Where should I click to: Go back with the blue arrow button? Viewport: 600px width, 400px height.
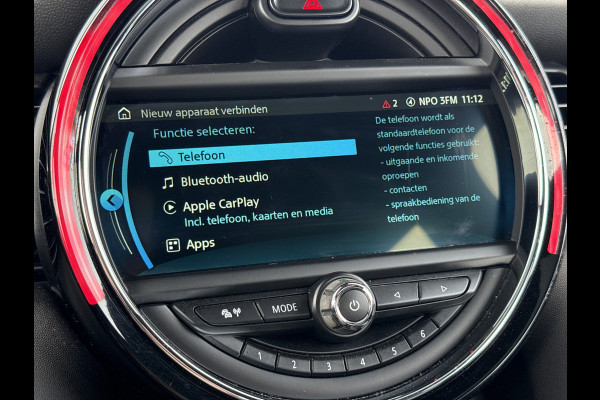pyautogui.click(x=112, y=200)
